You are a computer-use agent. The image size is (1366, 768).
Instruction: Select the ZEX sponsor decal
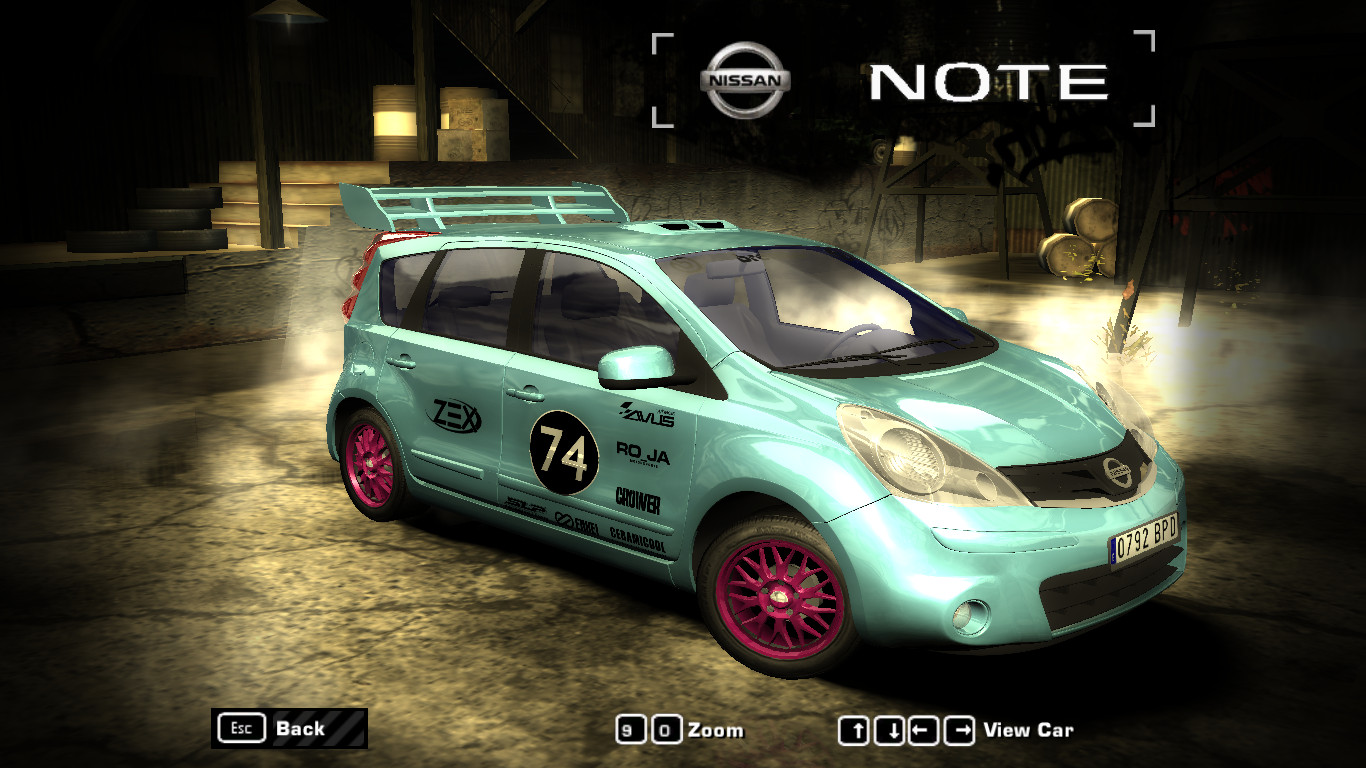(455, 415)
